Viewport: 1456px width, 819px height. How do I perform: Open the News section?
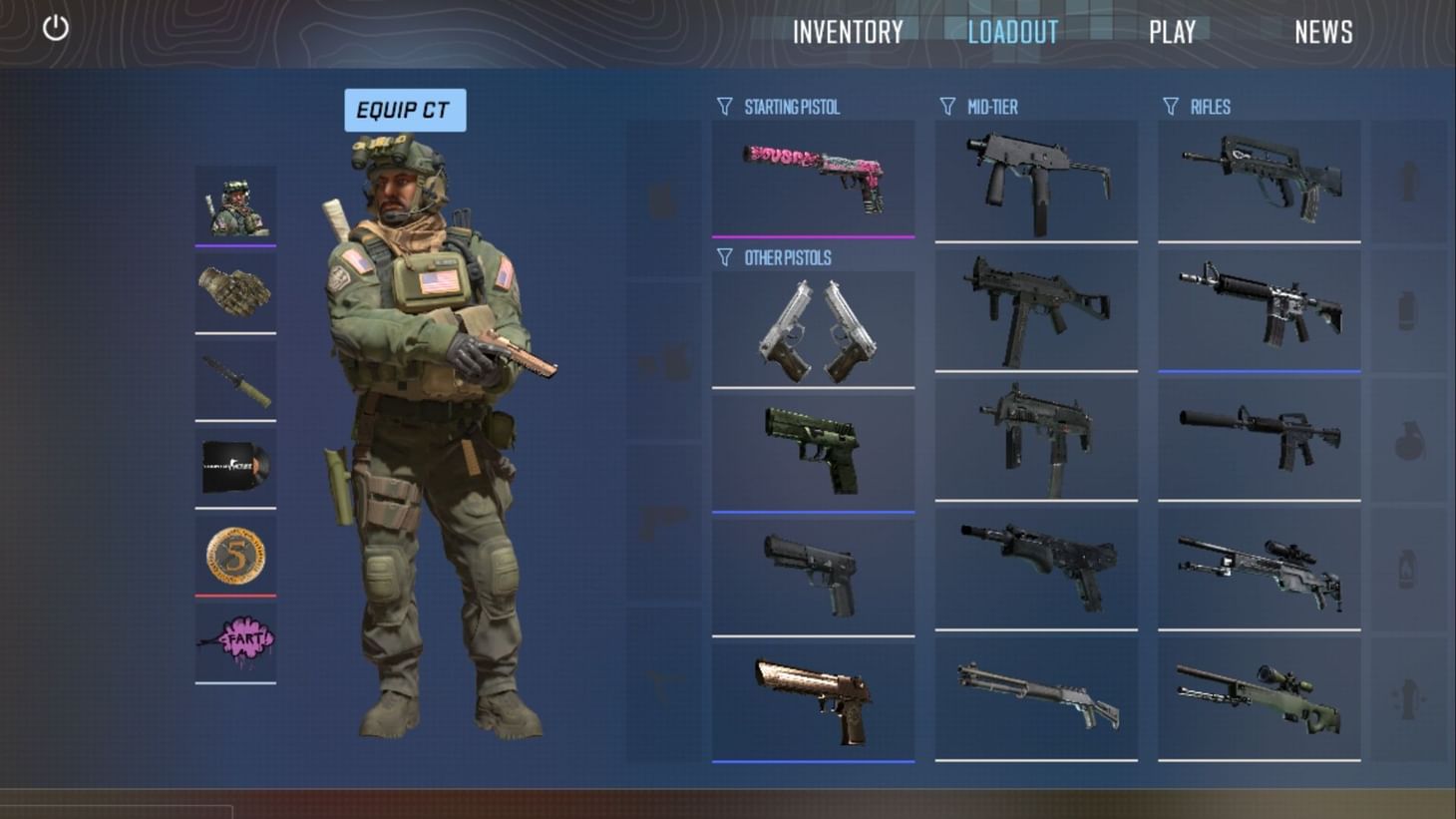click(1323, 32)
